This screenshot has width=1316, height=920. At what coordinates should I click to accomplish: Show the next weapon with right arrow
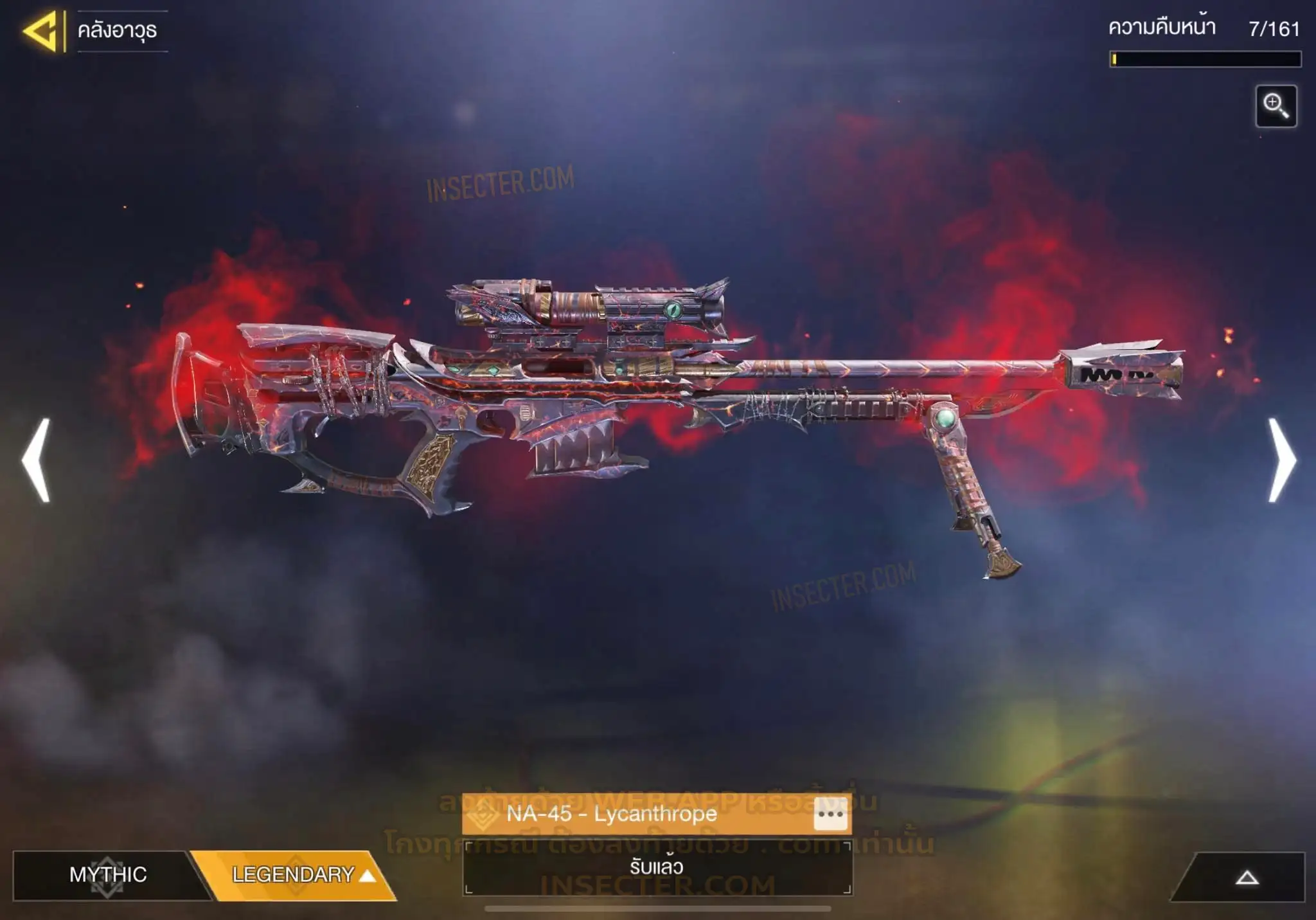click(1282, 460)
